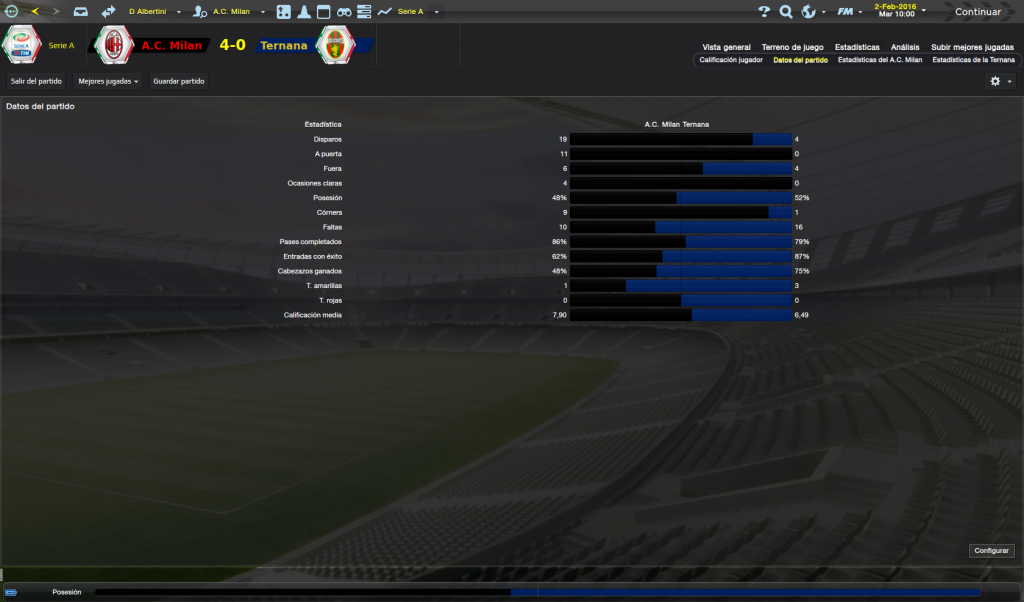This screenshot has height=602, width=1024.
Task: Click Salir del partido button
Action: [36, 81]
